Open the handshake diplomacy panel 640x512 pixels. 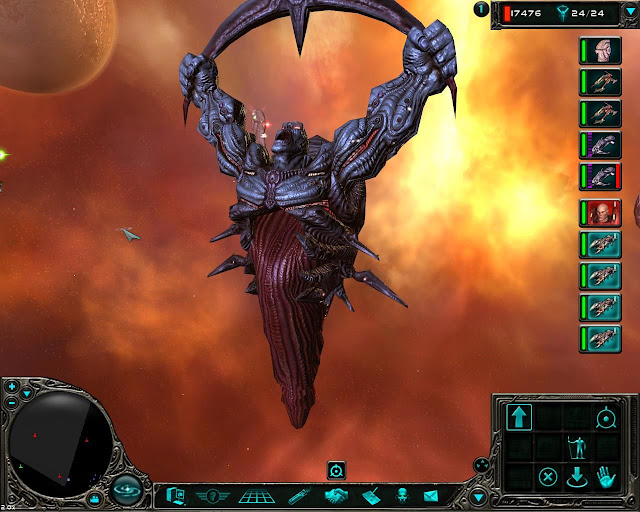(336, 495)
